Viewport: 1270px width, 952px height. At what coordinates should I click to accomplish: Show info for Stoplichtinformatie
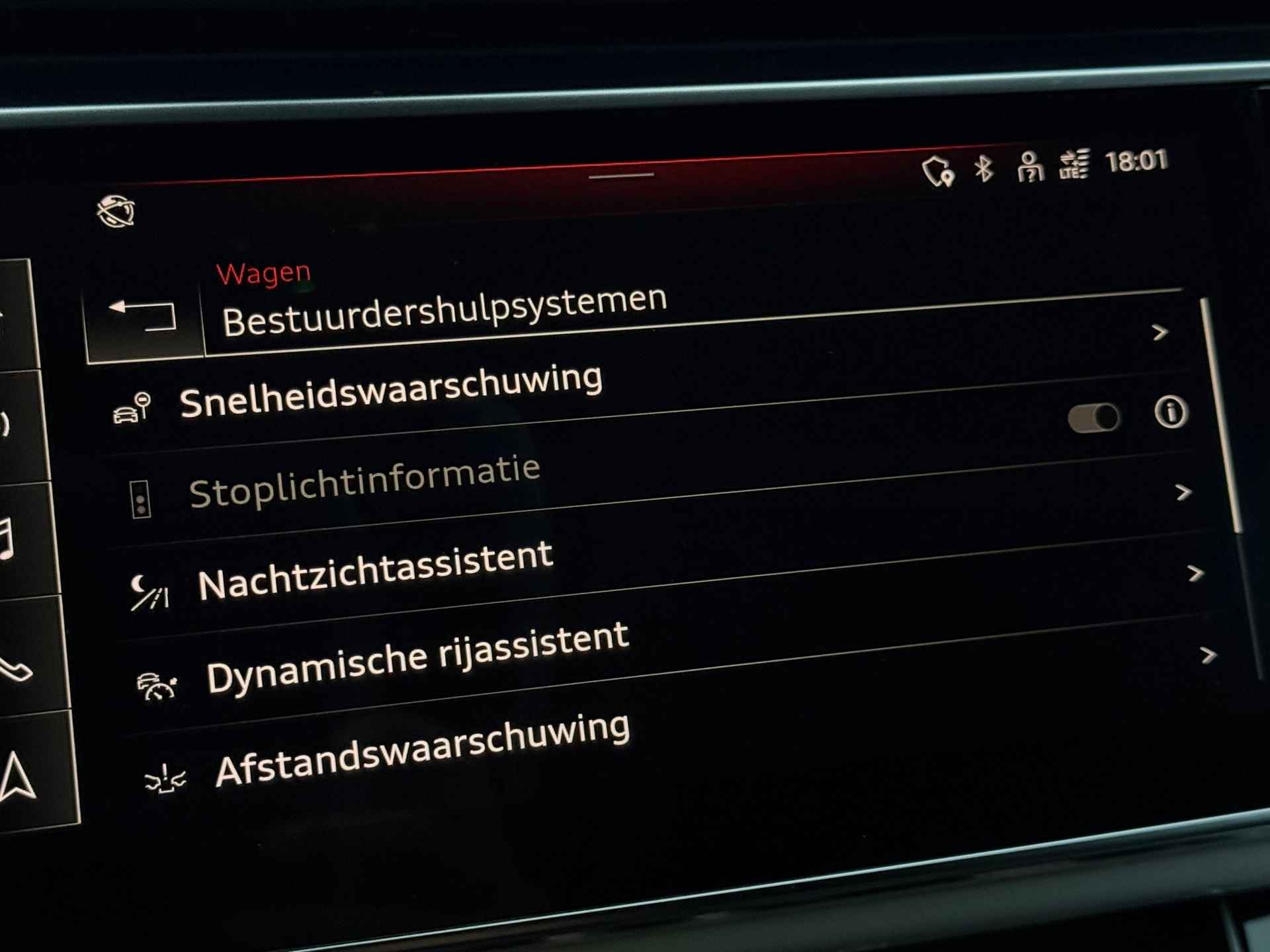[1171, 413]
